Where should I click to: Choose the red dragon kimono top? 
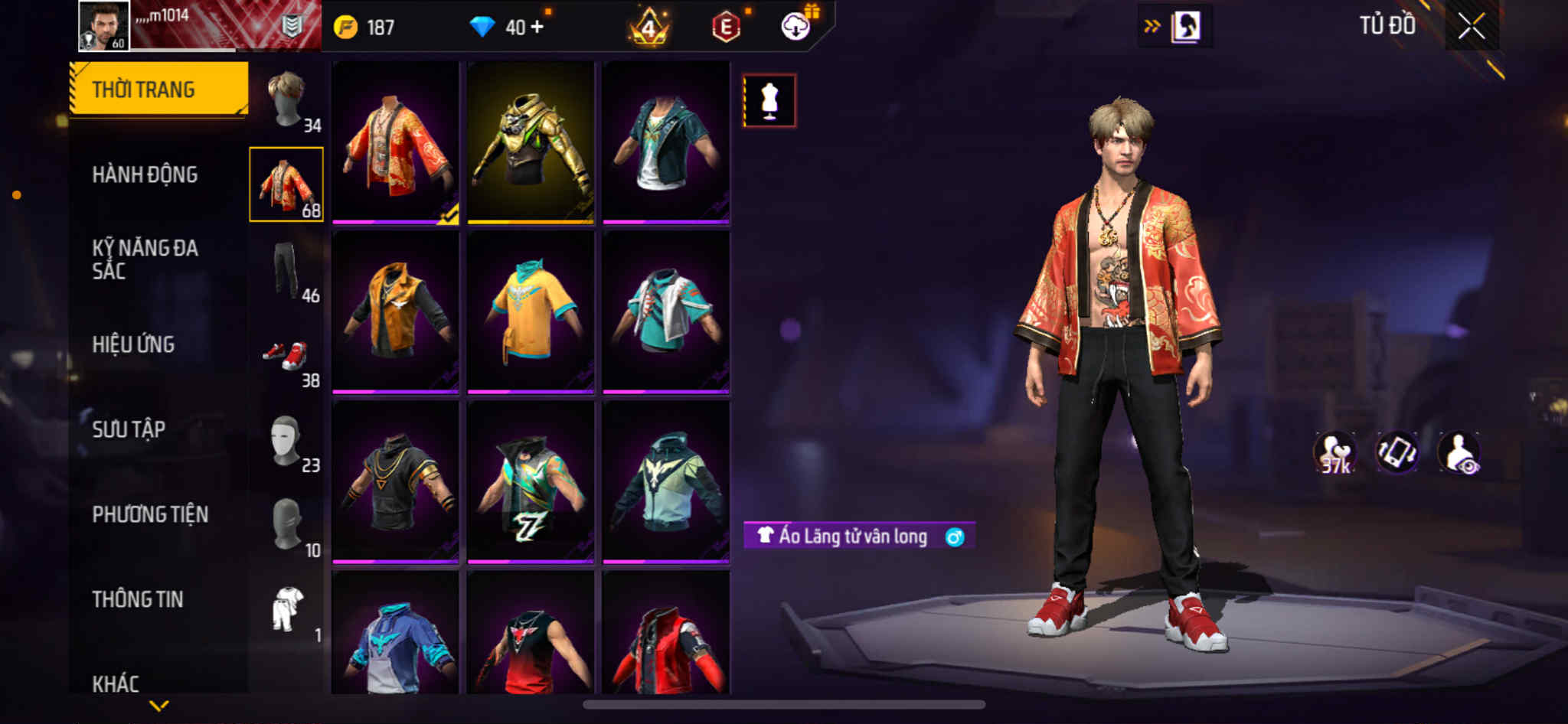point(395,143)
